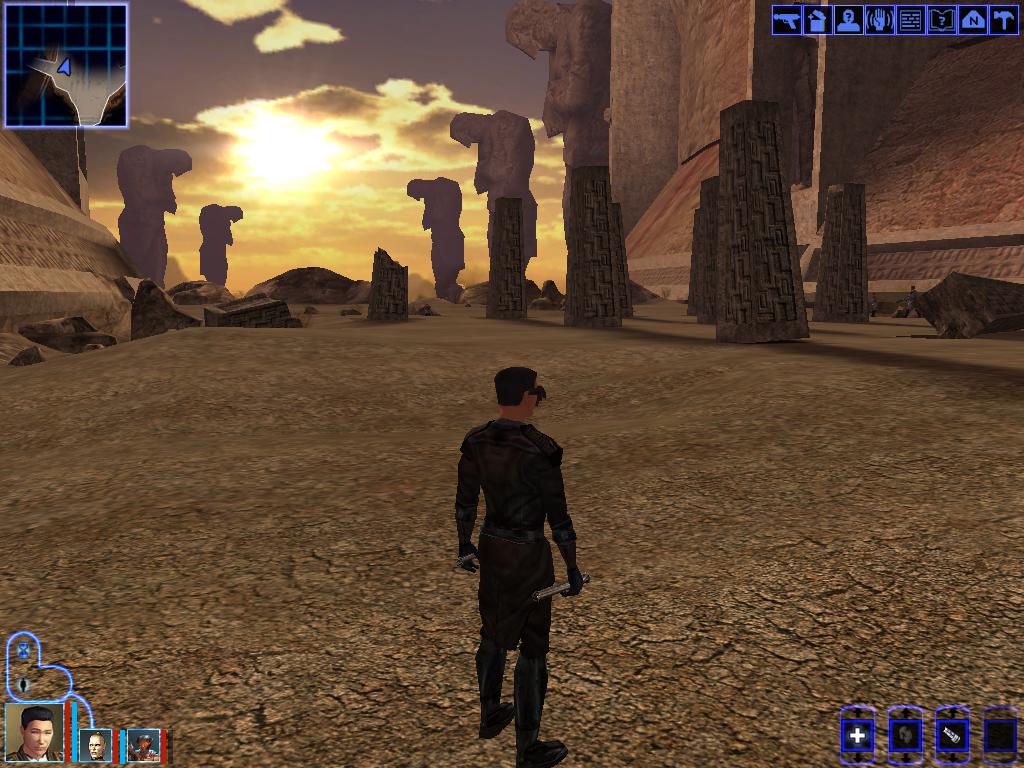Switch to the bald companion's portrait
The width and height of the screenshot is (1024, 768).
[x=96, y=745]
